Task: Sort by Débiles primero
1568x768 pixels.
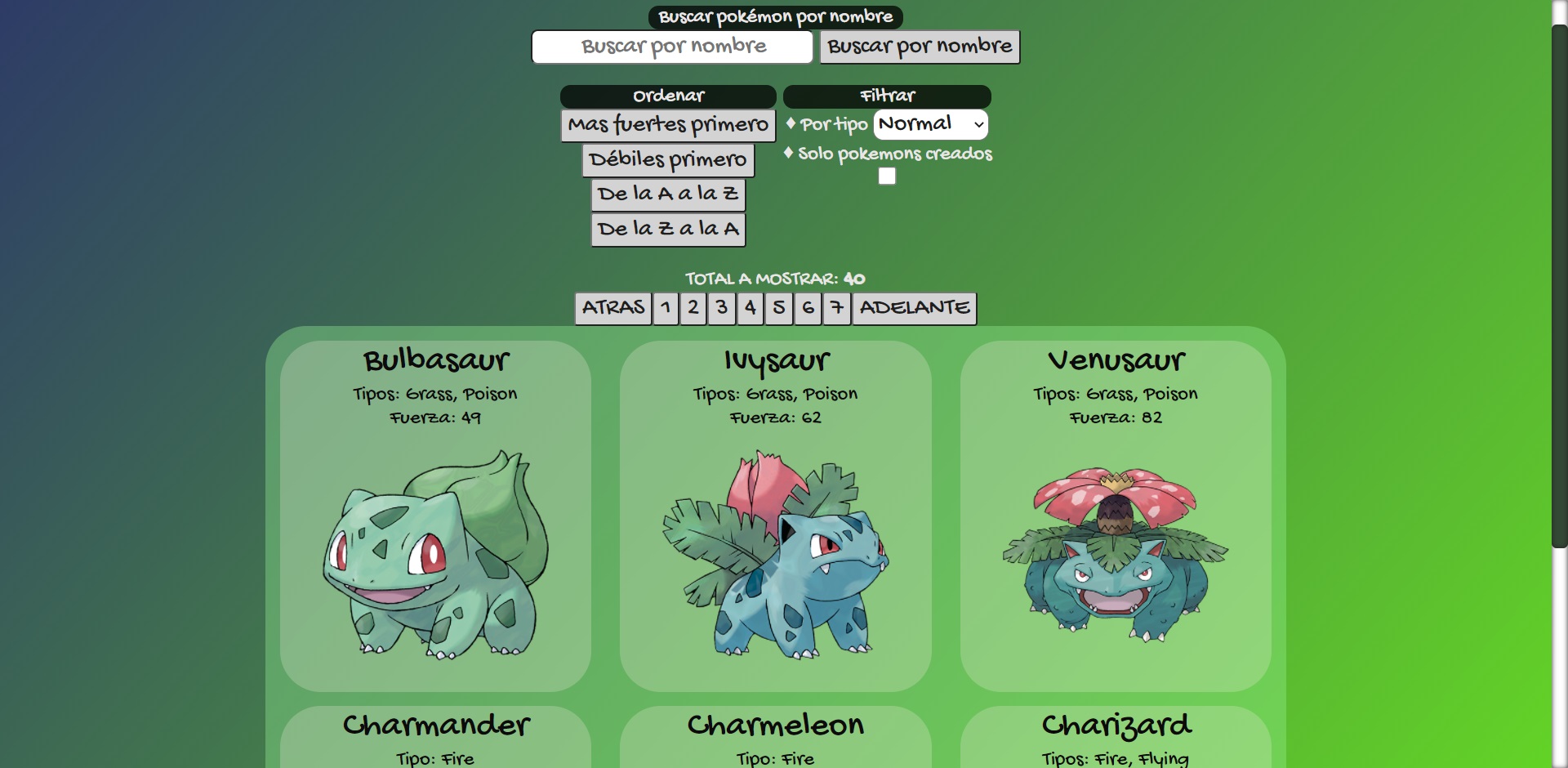Action: 667,159
